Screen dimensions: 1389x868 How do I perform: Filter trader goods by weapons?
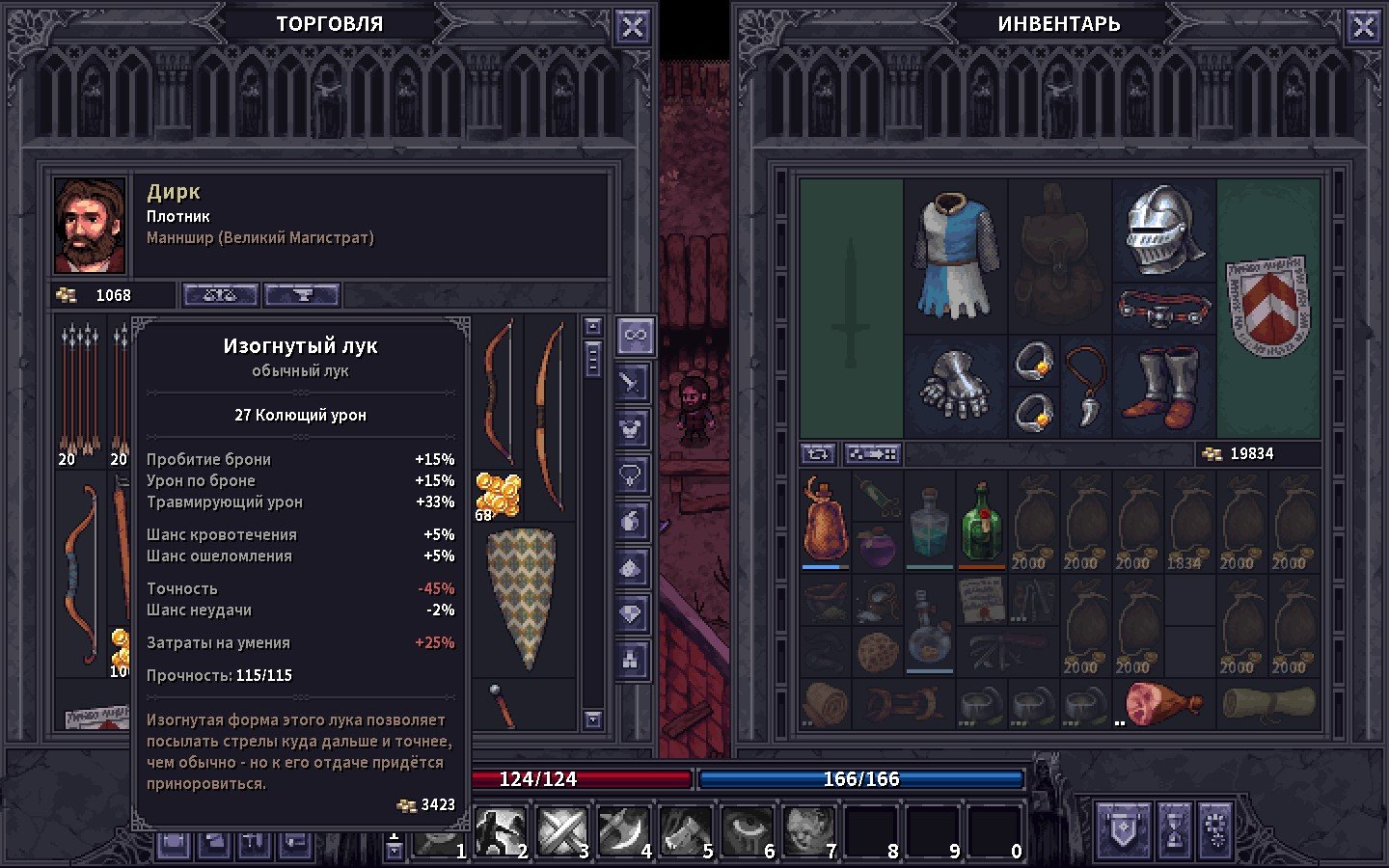[x=632, y=383]
